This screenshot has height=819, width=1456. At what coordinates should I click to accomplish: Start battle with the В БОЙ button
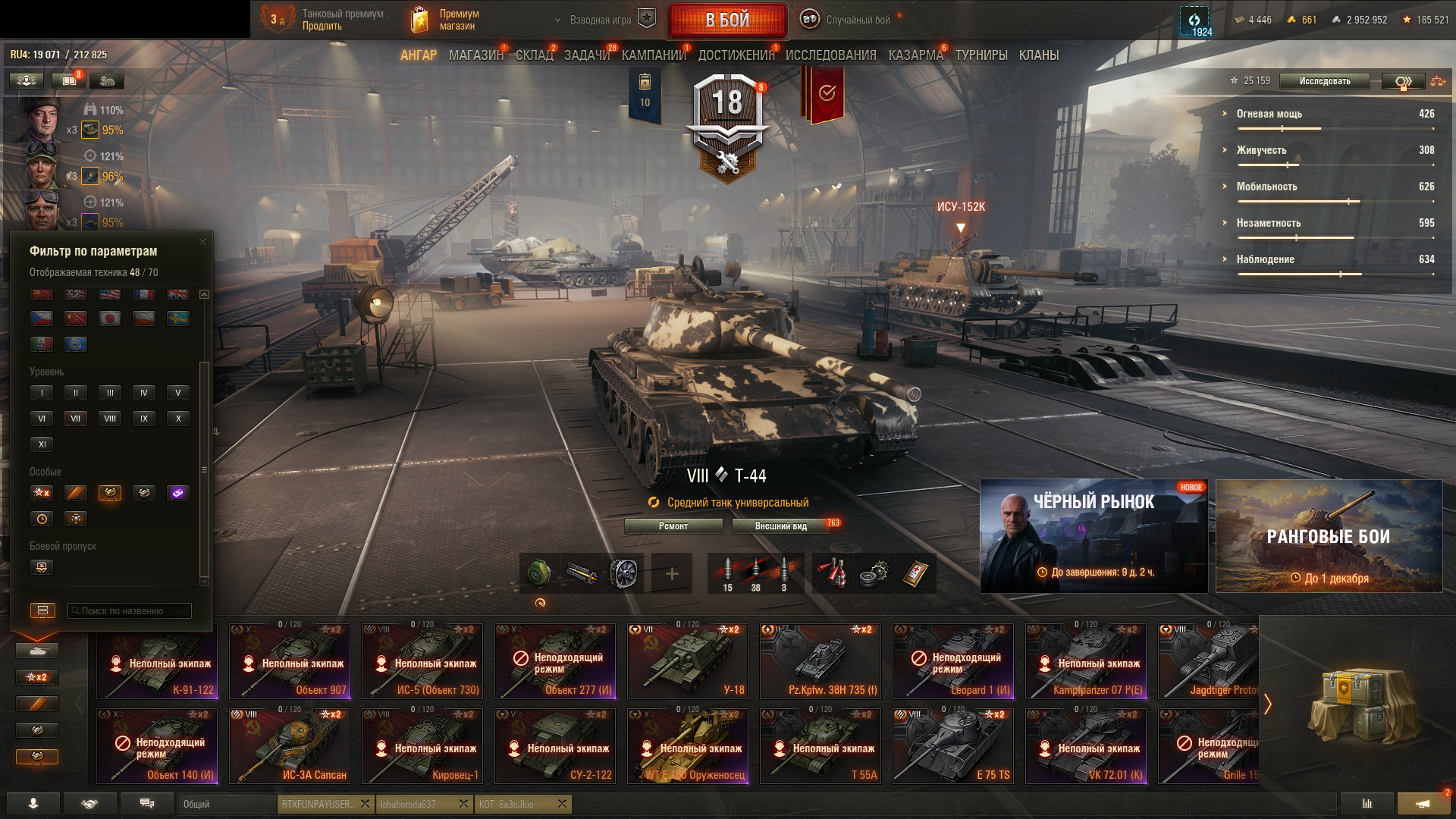(726, 20)
